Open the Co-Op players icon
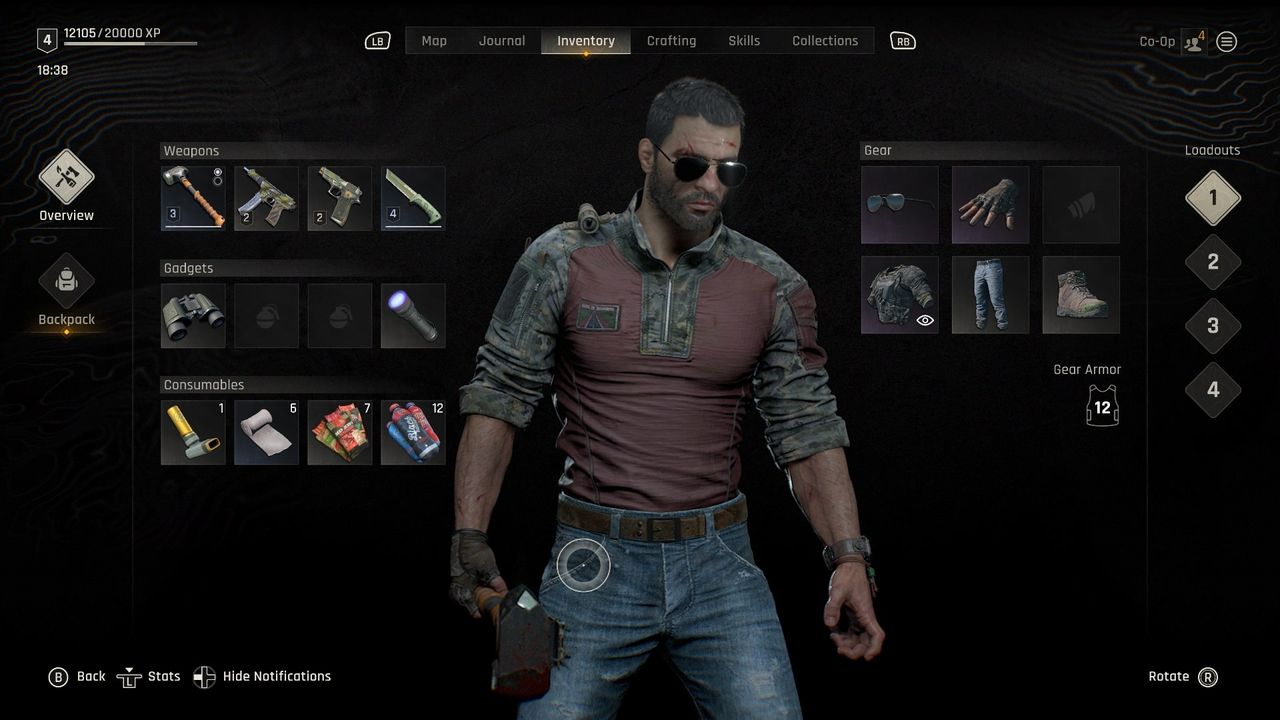 click(x=1192, y=41)
